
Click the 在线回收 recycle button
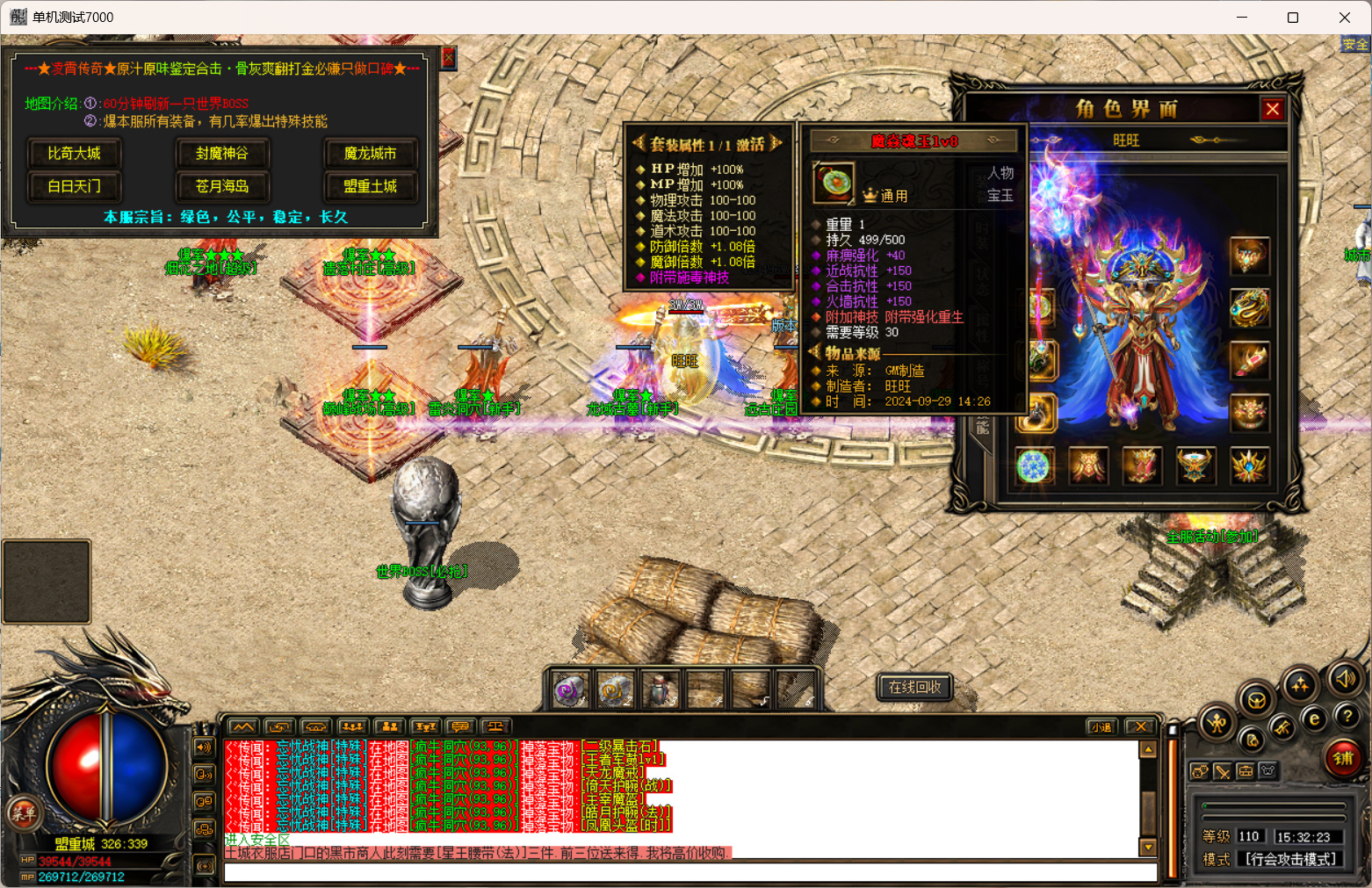(x=913, y=688)
